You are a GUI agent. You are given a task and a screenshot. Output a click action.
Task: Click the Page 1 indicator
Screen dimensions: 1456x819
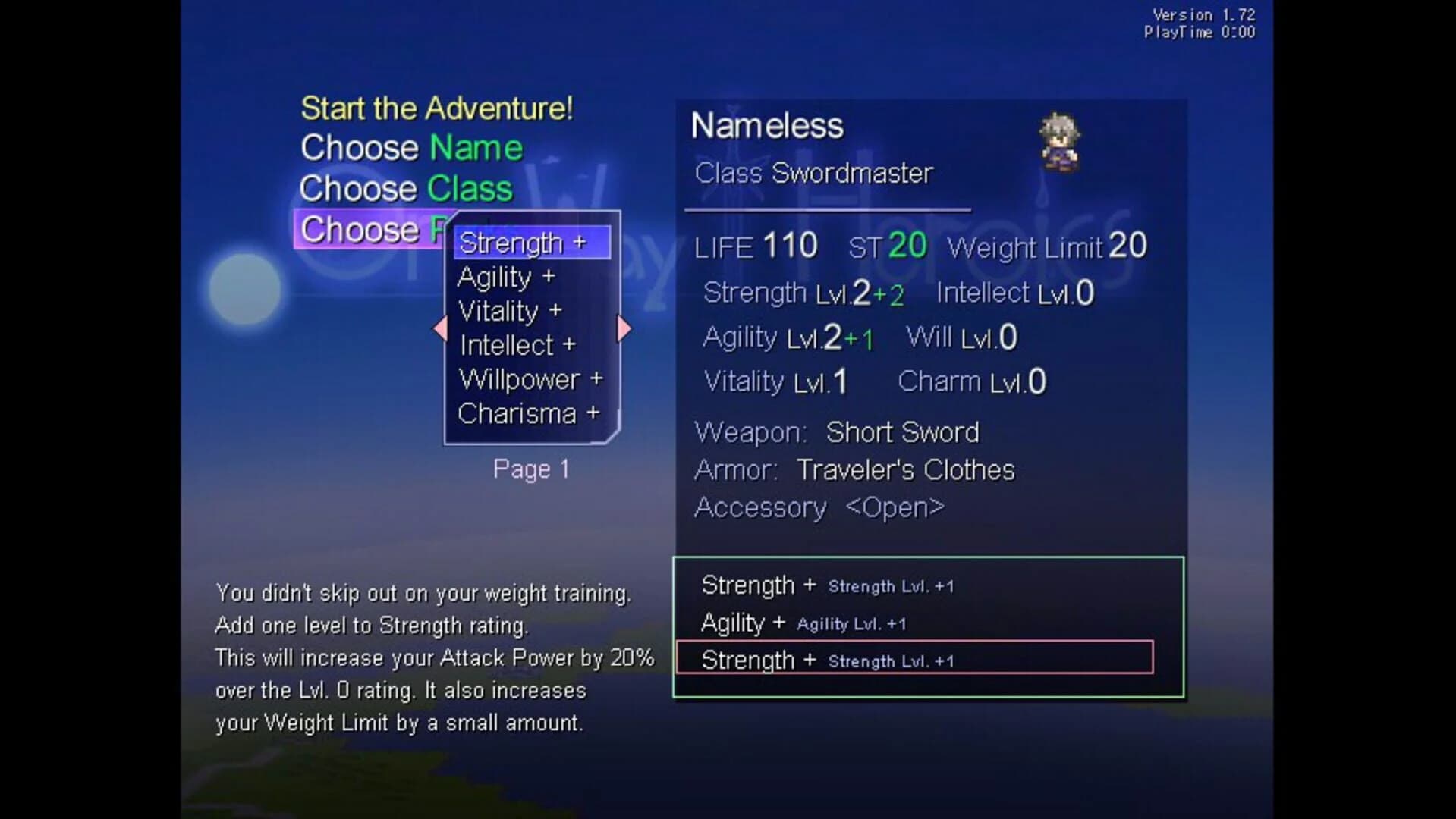coord(530,469)
